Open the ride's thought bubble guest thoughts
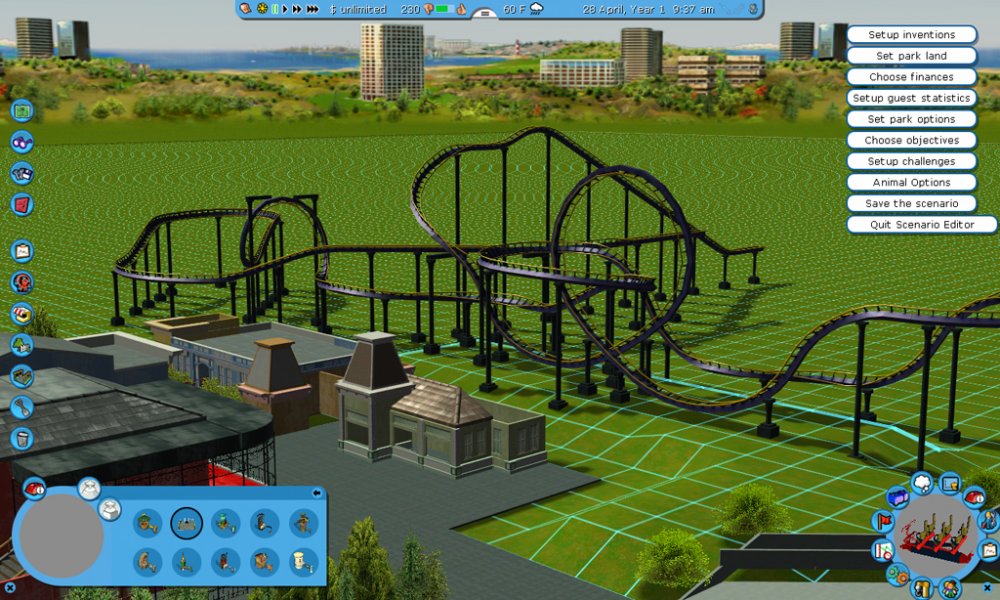Image resolution: width=1000 pixels, height=600 pixels. coord(922,484)
